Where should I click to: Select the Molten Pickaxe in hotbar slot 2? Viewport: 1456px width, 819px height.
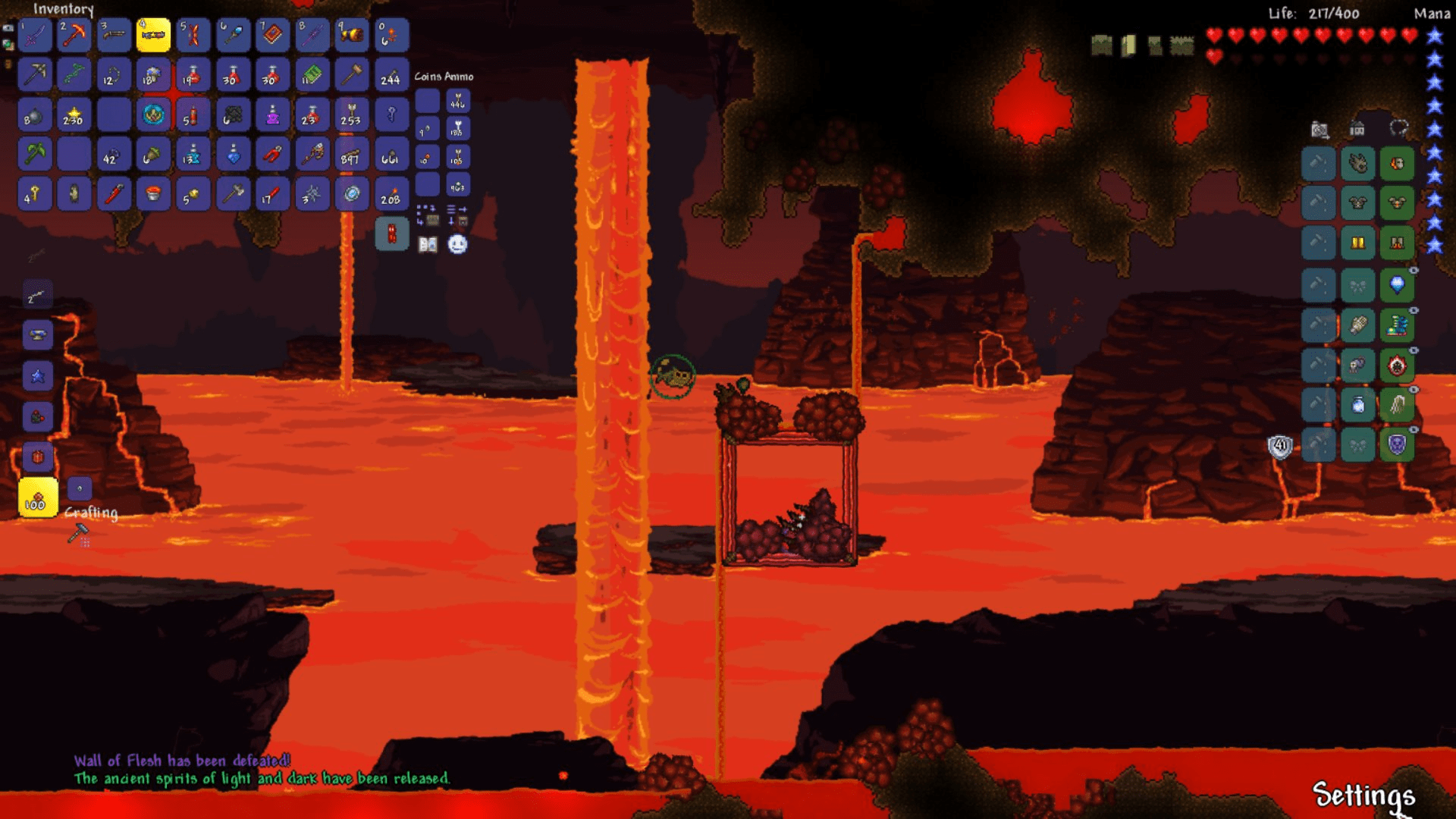pos(74,35)
